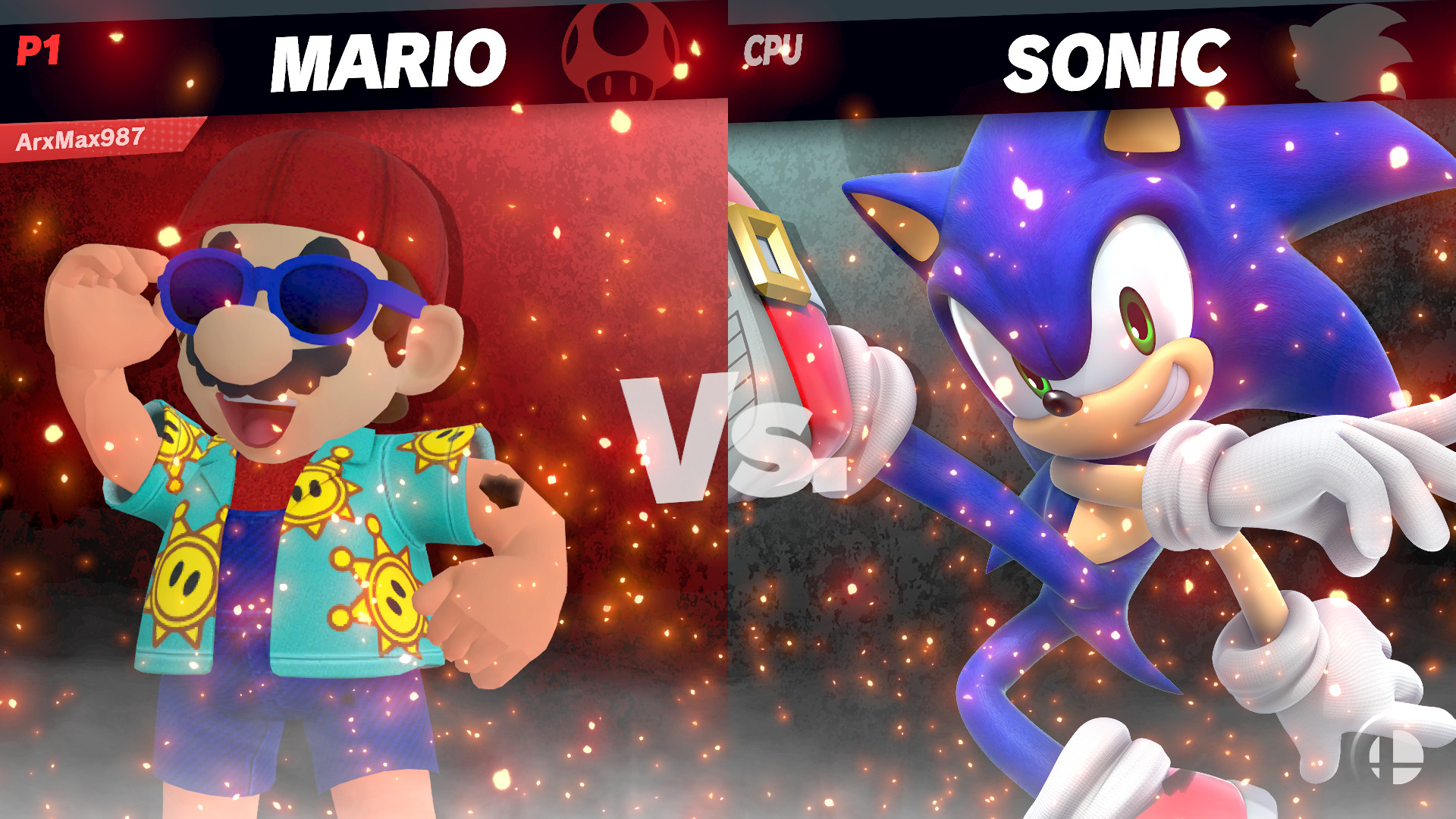Screen dimensions: 1456x819
Task: Toggle Mario's character portrait
Action: coord(303,455)
